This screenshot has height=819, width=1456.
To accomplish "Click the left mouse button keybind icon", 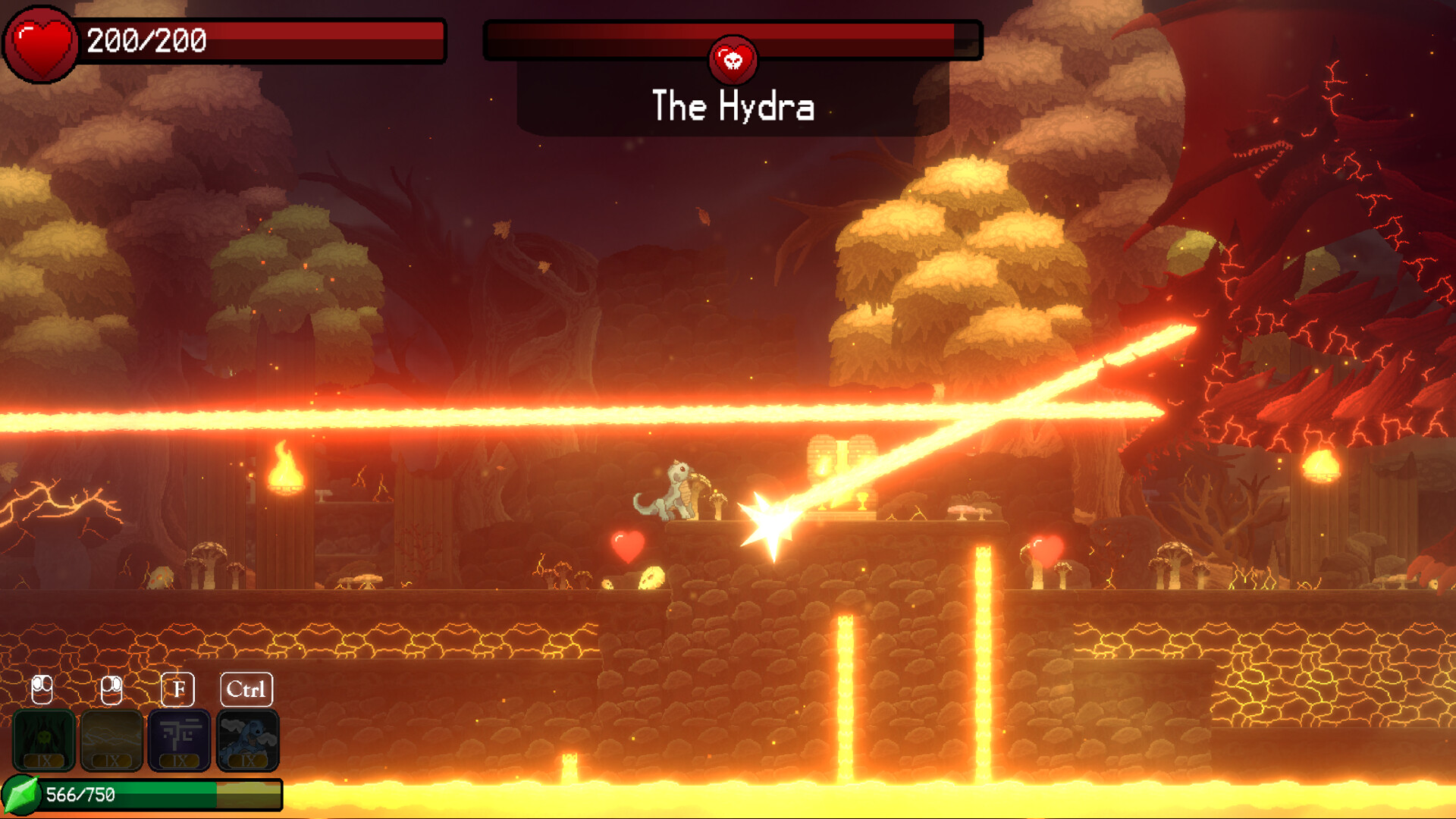I will (42, 689).
